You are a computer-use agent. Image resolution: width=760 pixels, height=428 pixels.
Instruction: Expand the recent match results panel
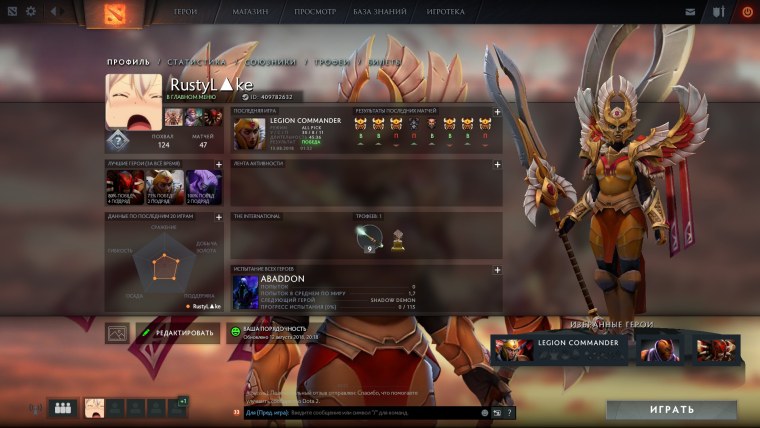497,111
